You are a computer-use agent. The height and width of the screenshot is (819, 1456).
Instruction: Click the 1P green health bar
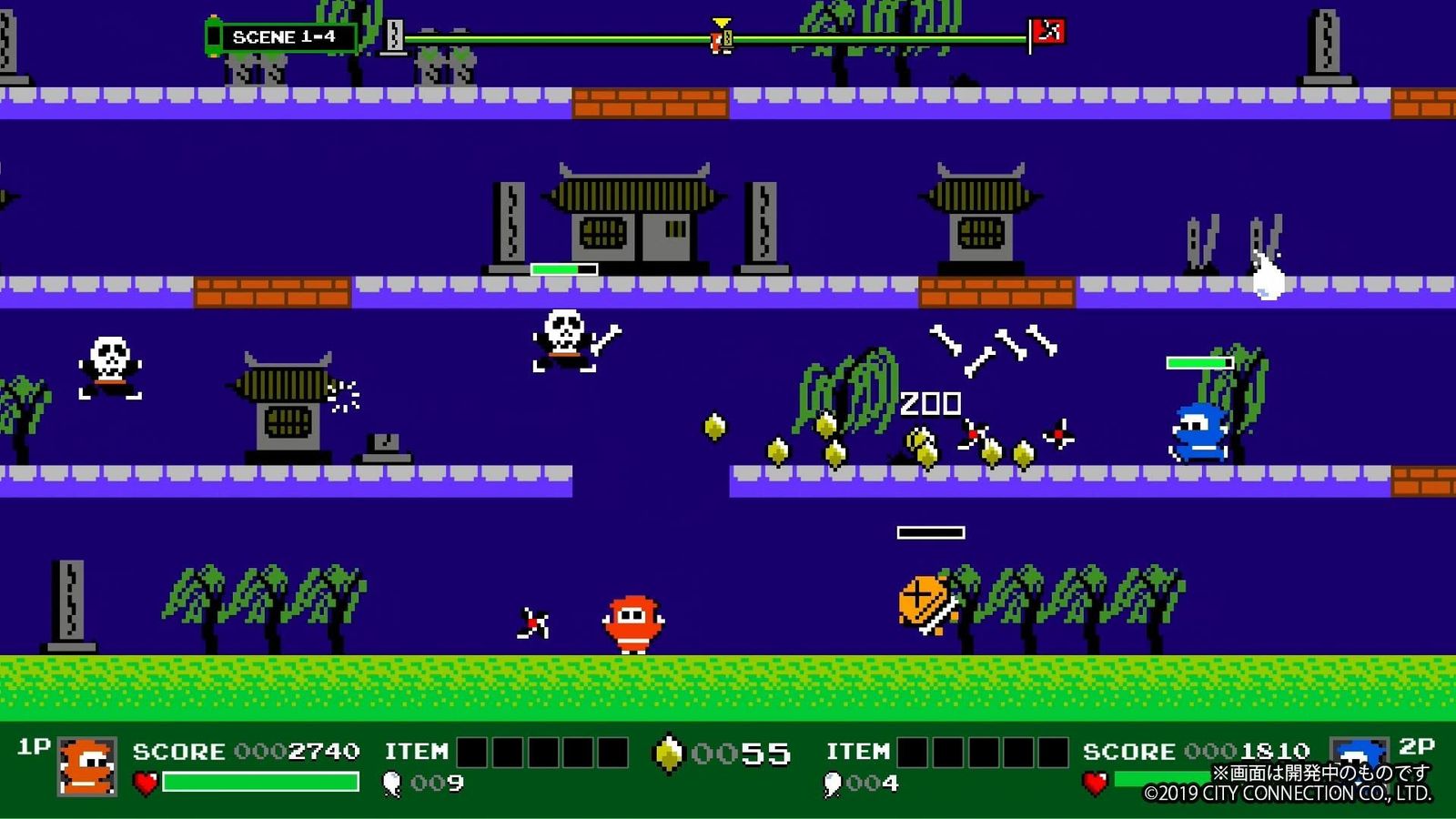(x=258, y=781)
